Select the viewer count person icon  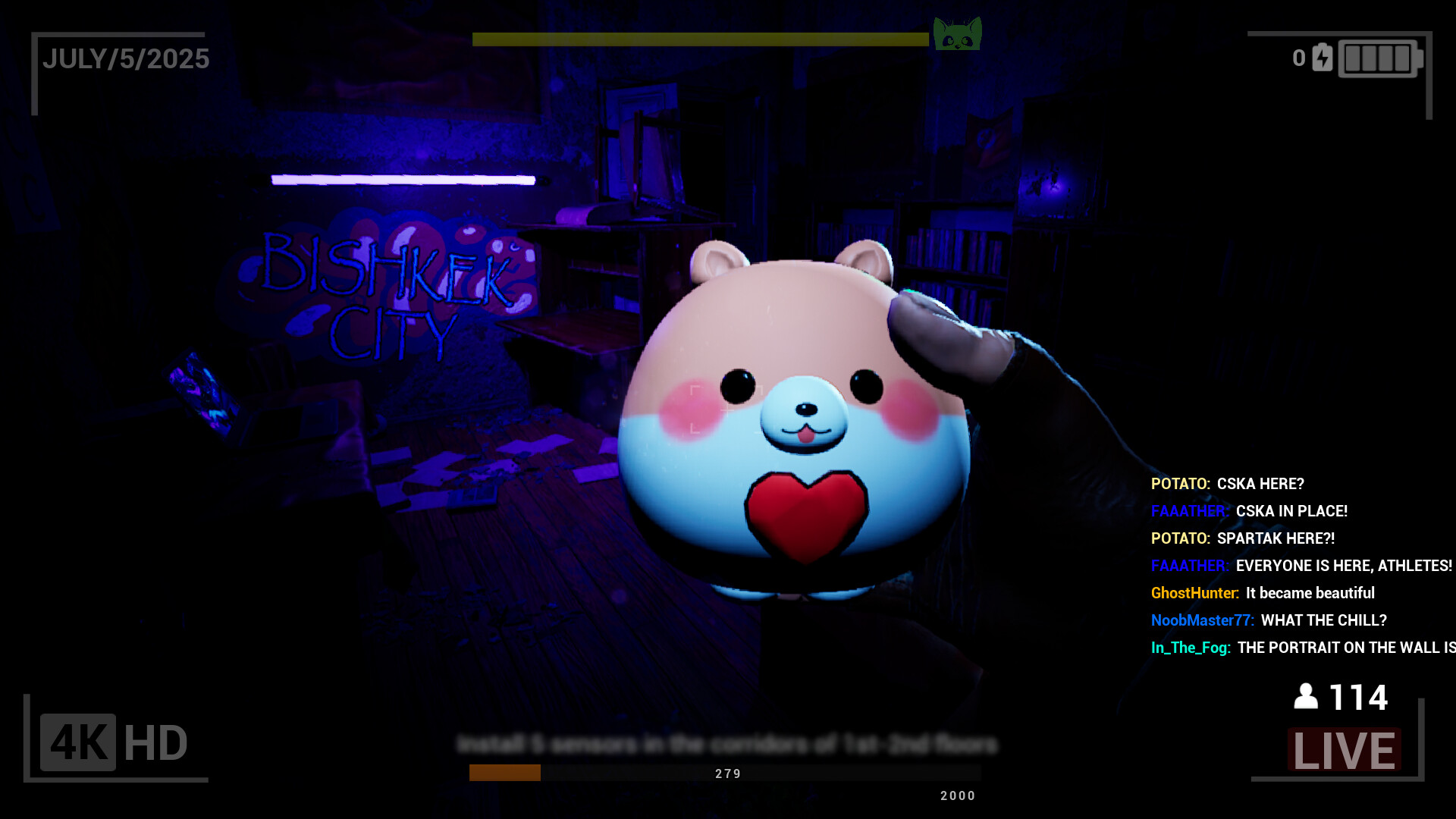click(1306, 696)
